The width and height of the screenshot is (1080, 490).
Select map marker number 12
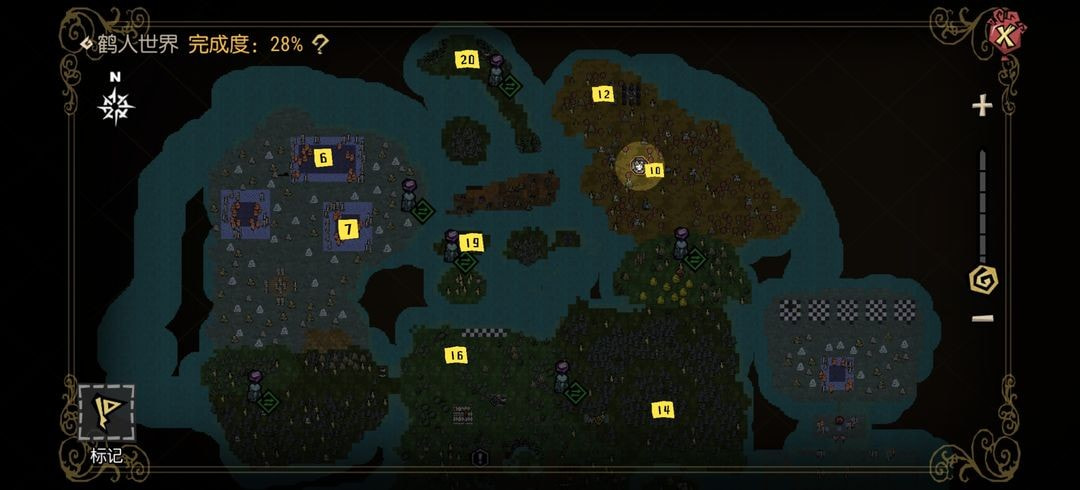coord(602,95)
